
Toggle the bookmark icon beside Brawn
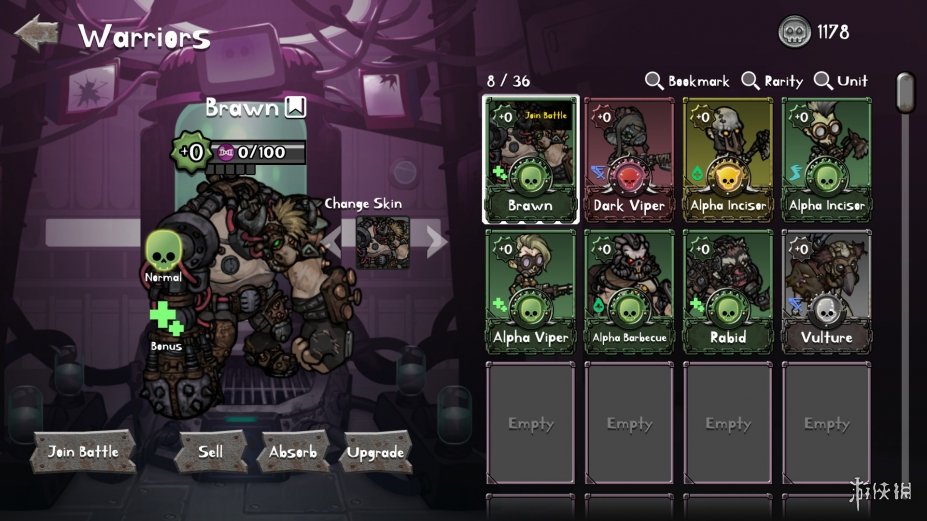[x=295, y=108]
